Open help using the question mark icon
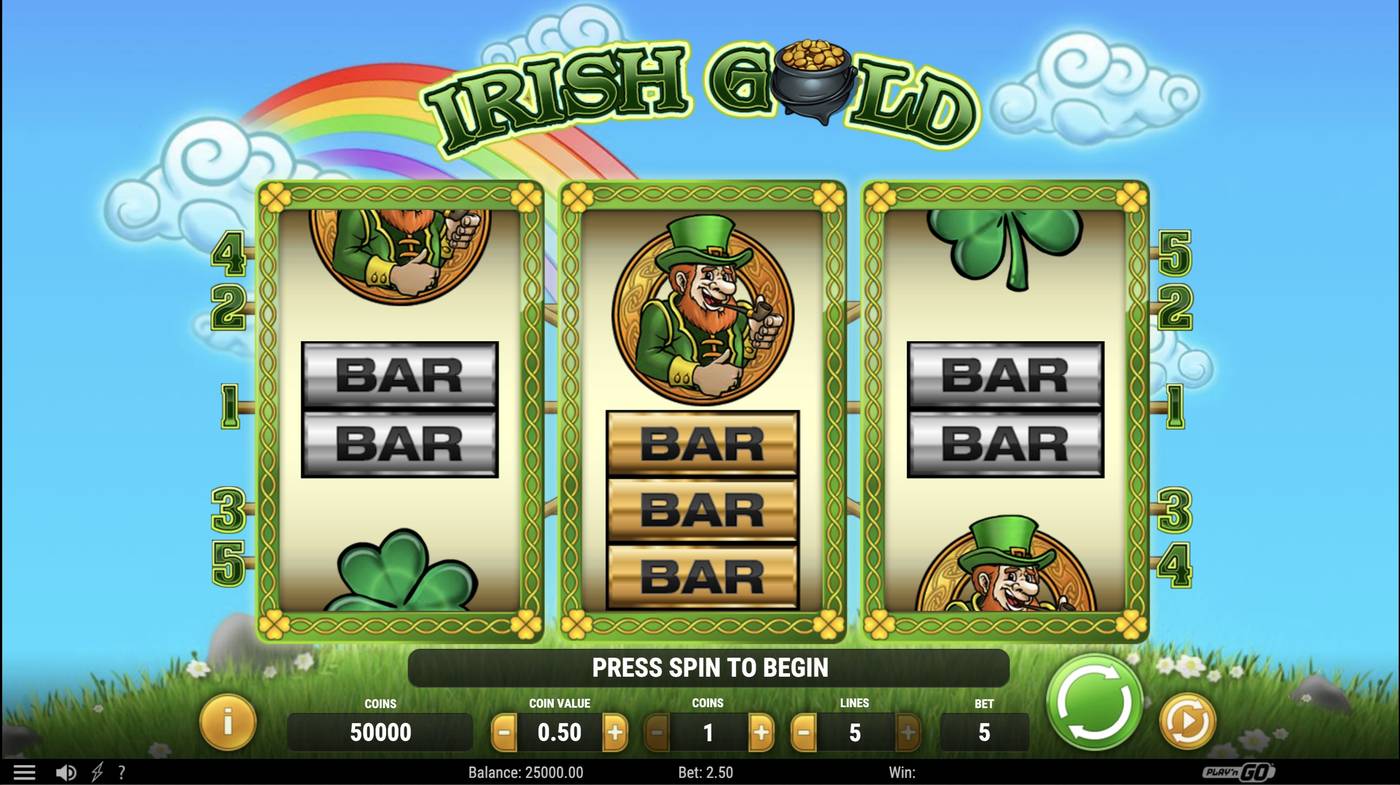The height and width of the screenshot is (785, 1400). click(121, 771)
